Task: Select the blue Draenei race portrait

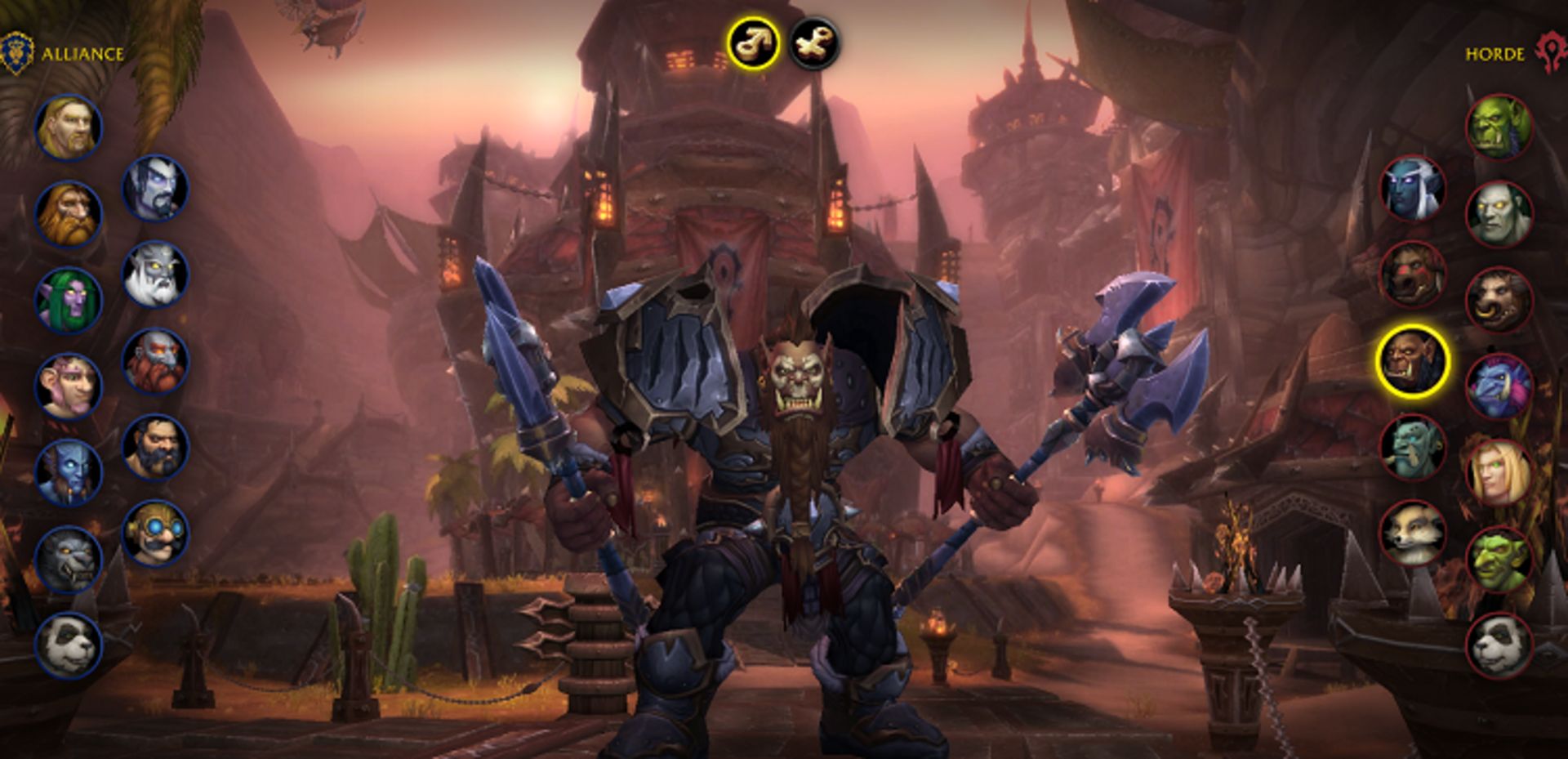Action: 69,473
